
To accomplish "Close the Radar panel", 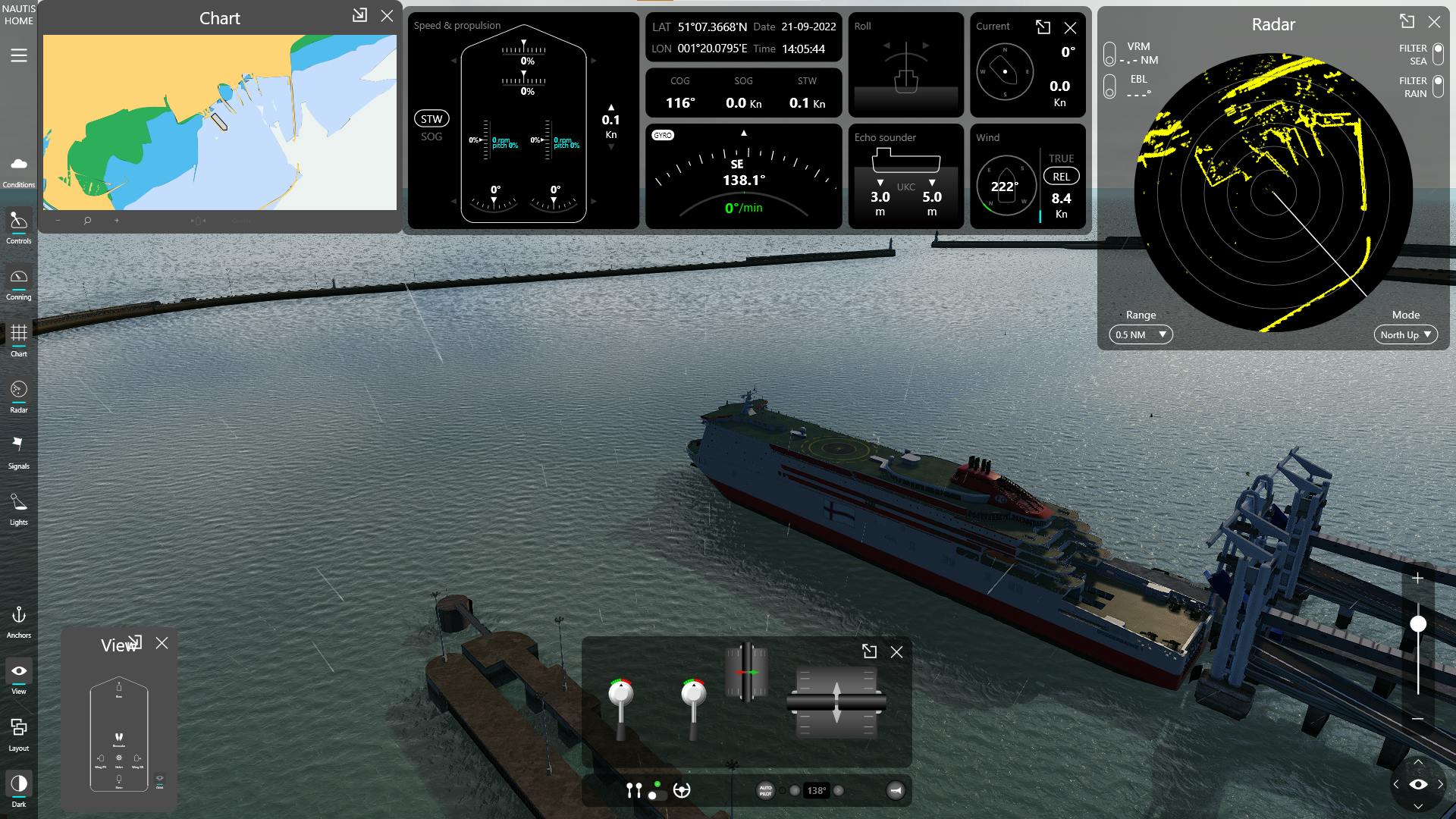I will pos(1433,22).
